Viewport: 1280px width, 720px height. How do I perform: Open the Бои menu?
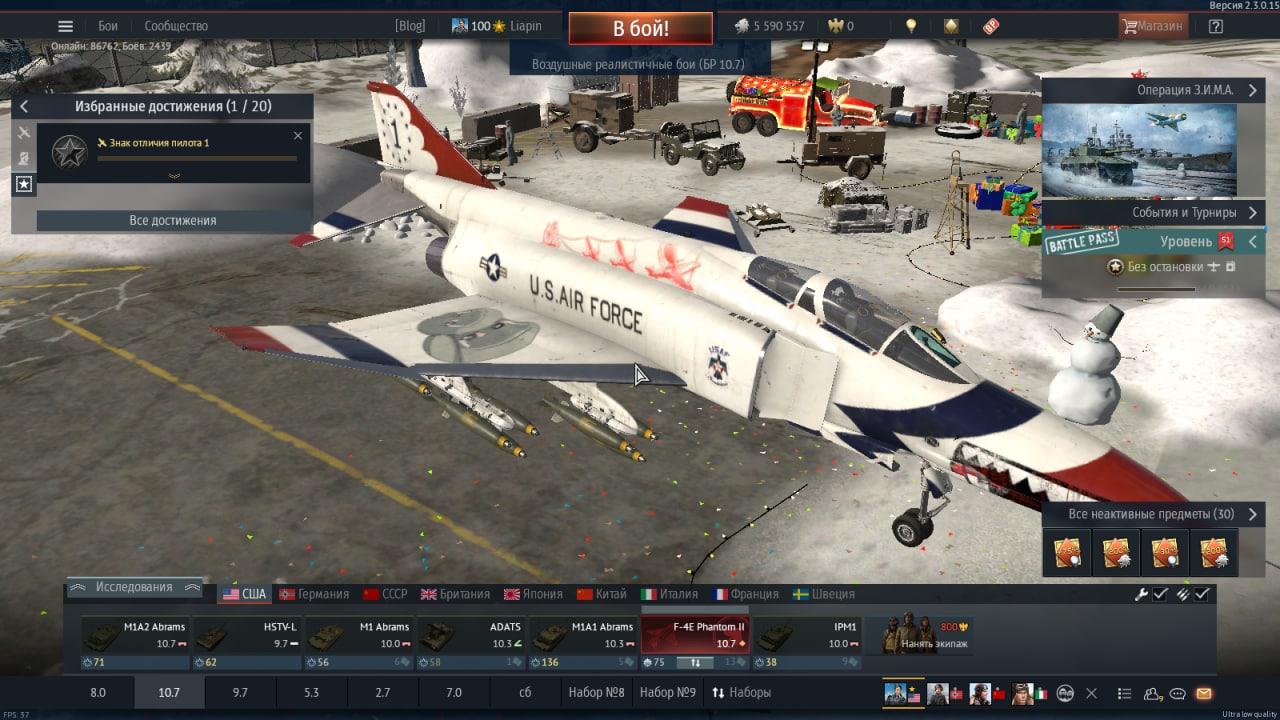[x=108, y=26]
